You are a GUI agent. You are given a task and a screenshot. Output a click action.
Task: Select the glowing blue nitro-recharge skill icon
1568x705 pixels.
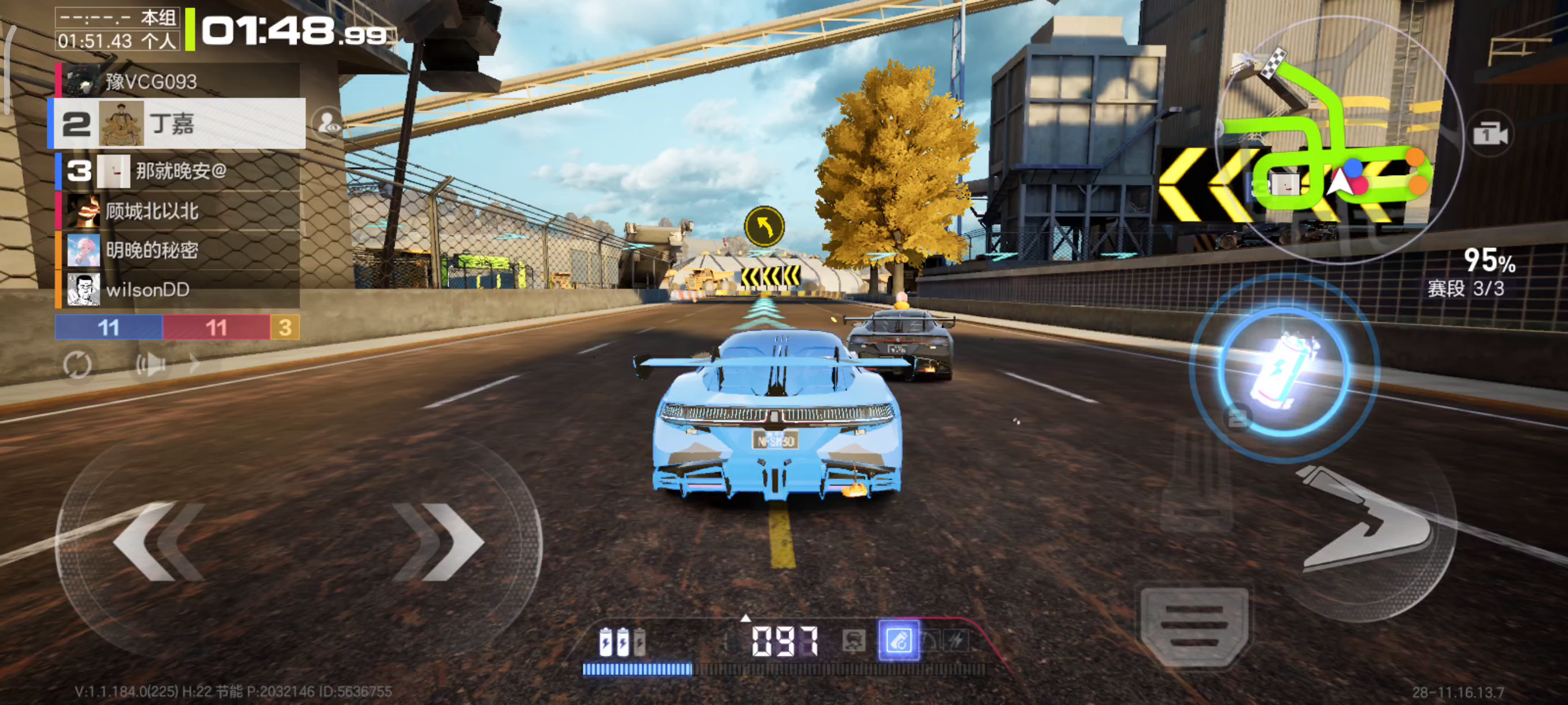click(898, 640)
